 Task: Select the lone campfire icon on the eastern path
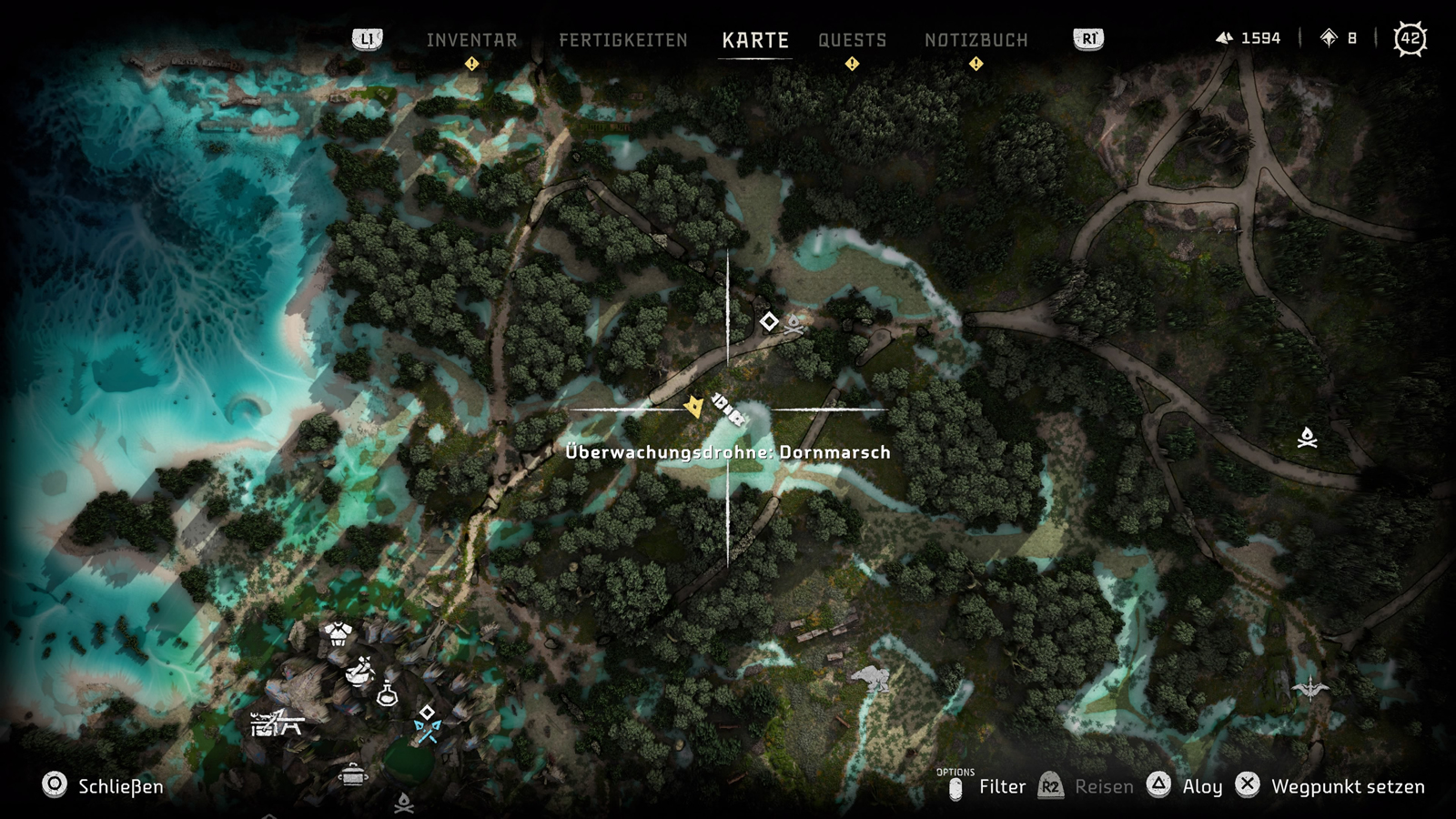(x=1308, y=438)
